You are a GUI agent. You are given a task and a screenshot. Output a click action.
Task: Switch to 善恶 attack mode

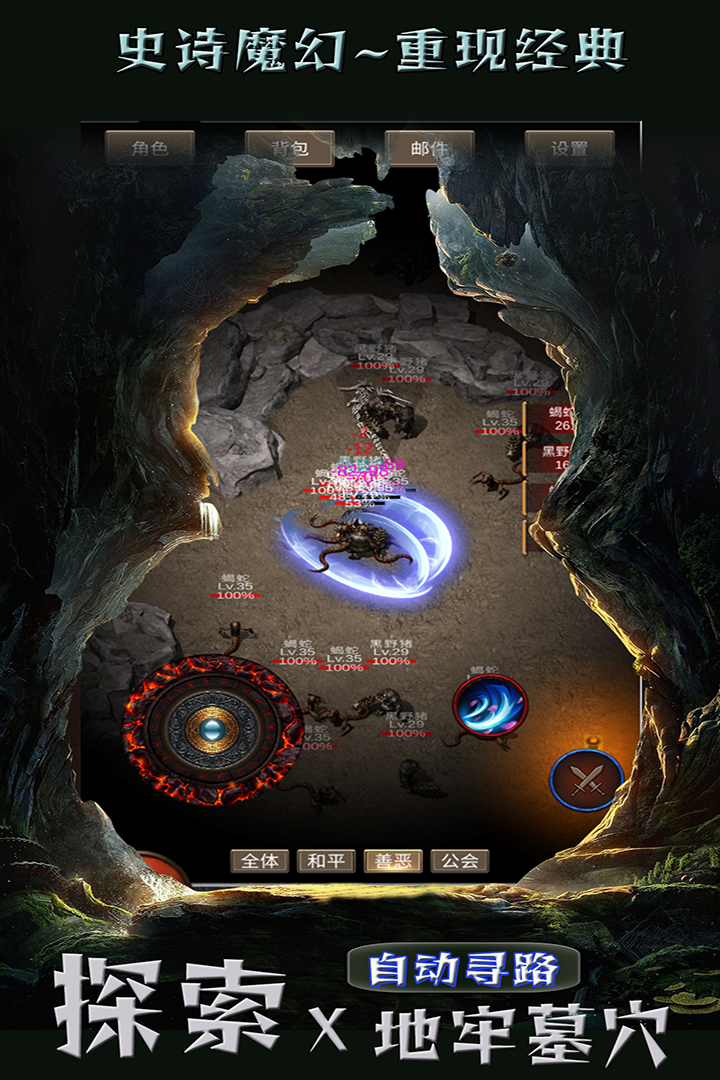[393, 861]
